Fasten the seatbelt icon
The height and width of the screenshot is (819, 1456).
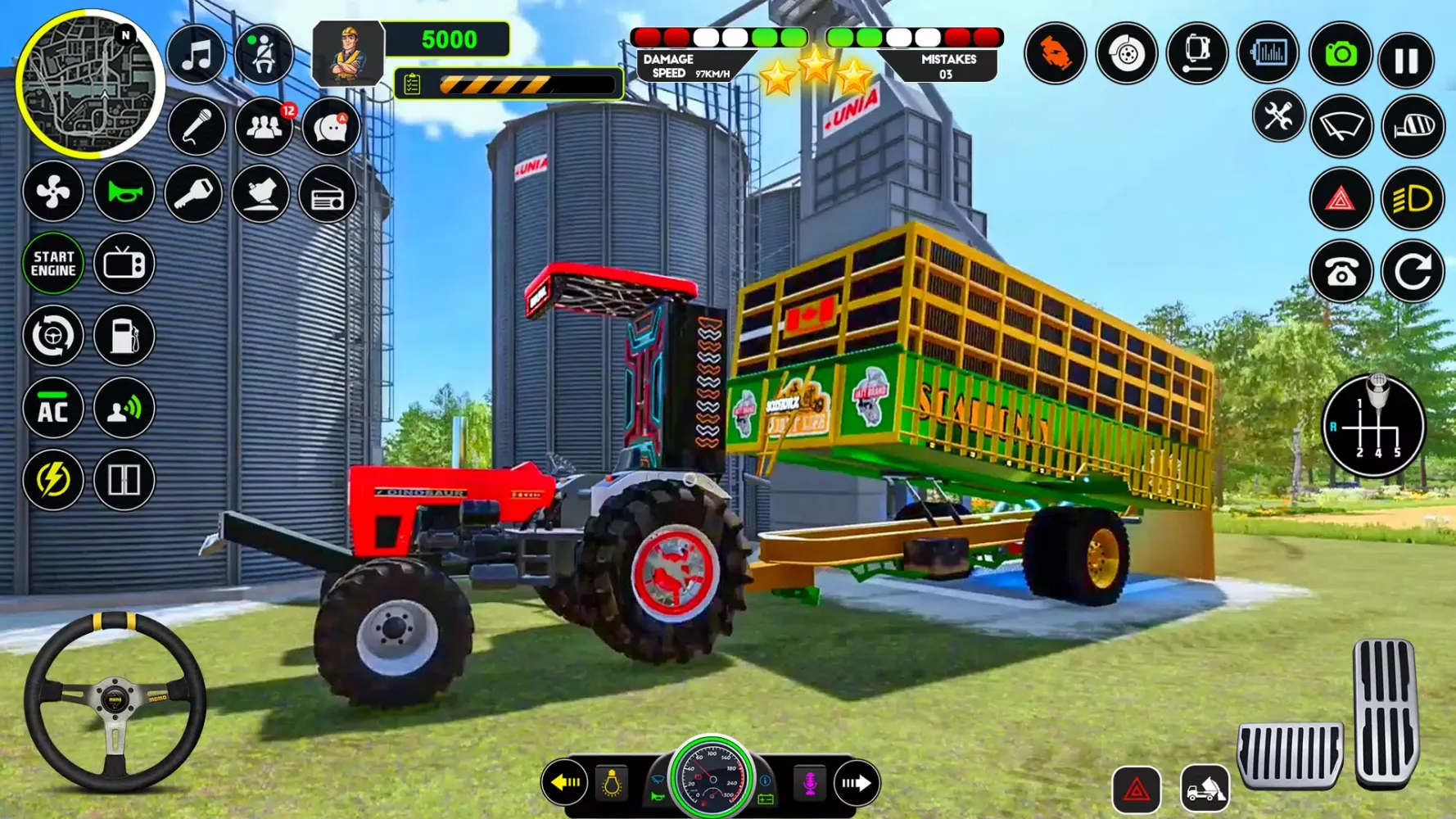point(264,56)
